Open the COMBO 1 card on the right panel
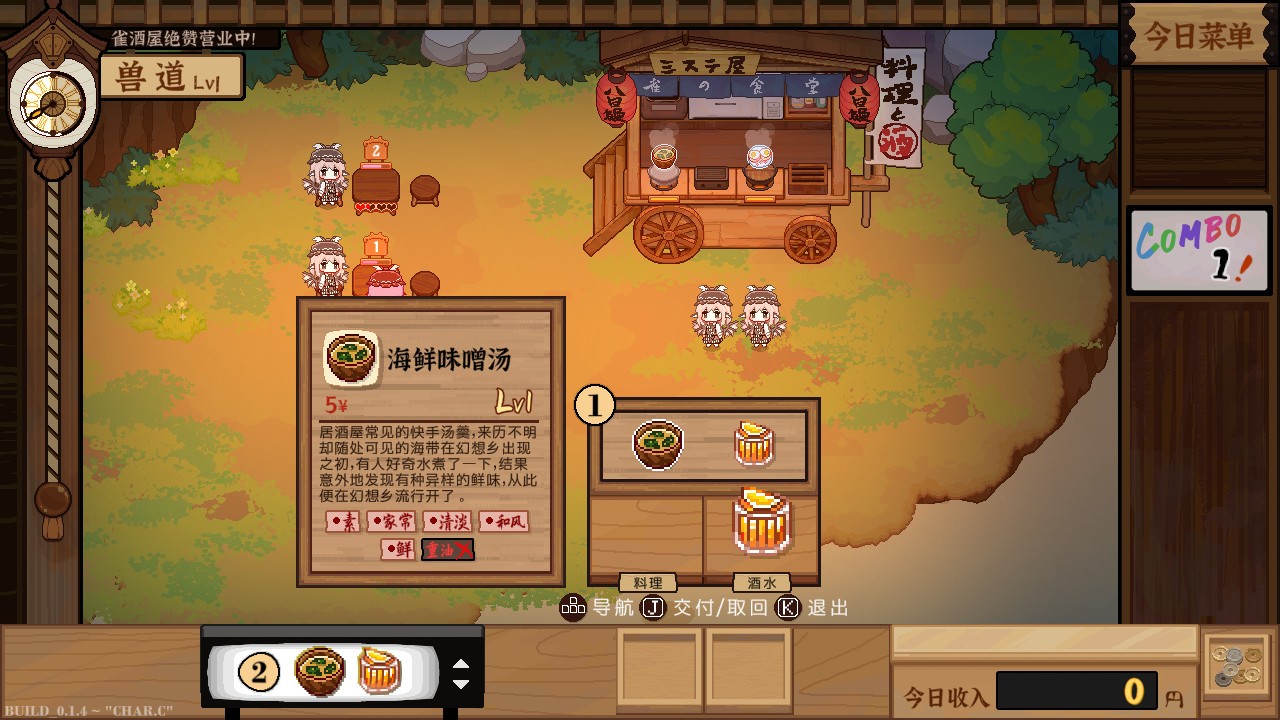 tap(1197, 248)
